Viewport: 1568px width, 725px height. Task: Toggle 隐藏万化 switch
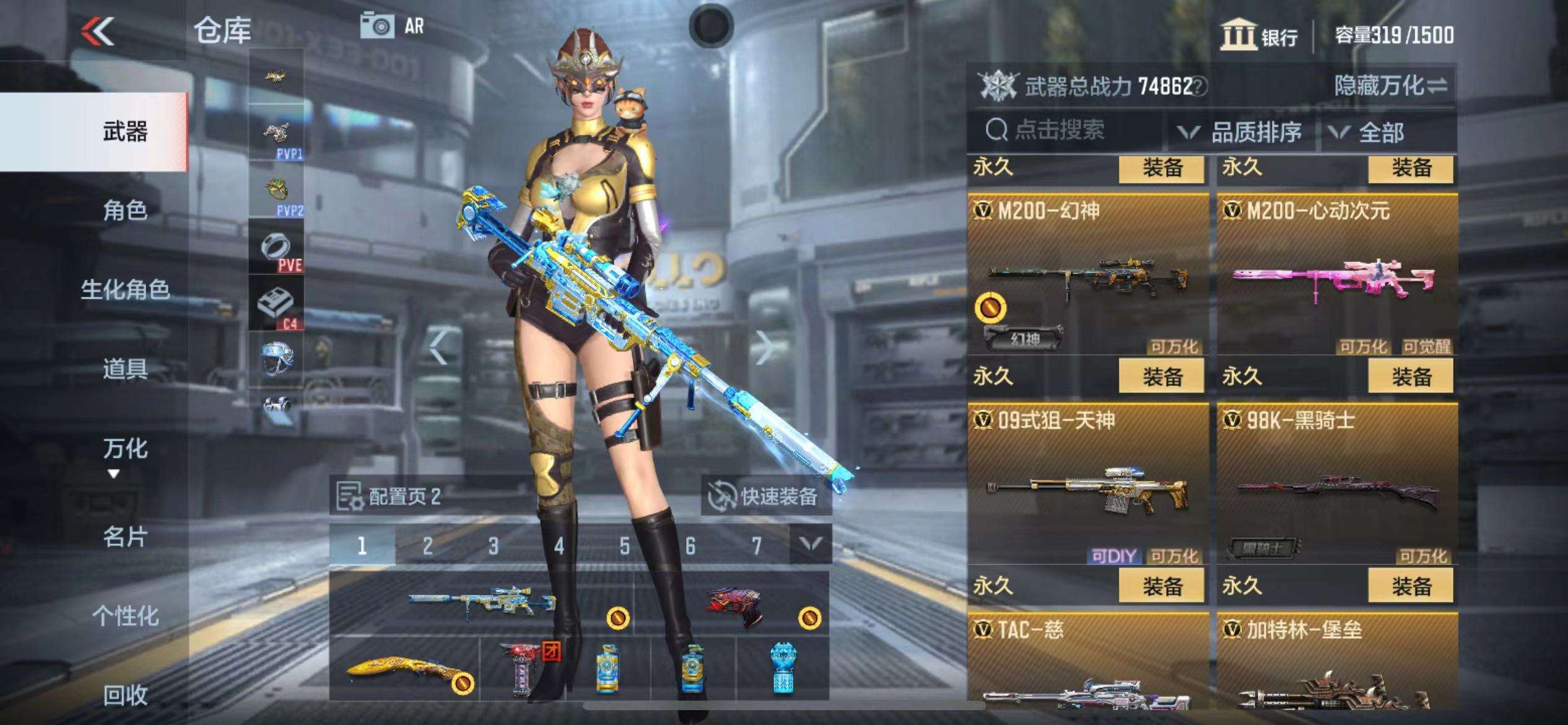pos(1390,86)
